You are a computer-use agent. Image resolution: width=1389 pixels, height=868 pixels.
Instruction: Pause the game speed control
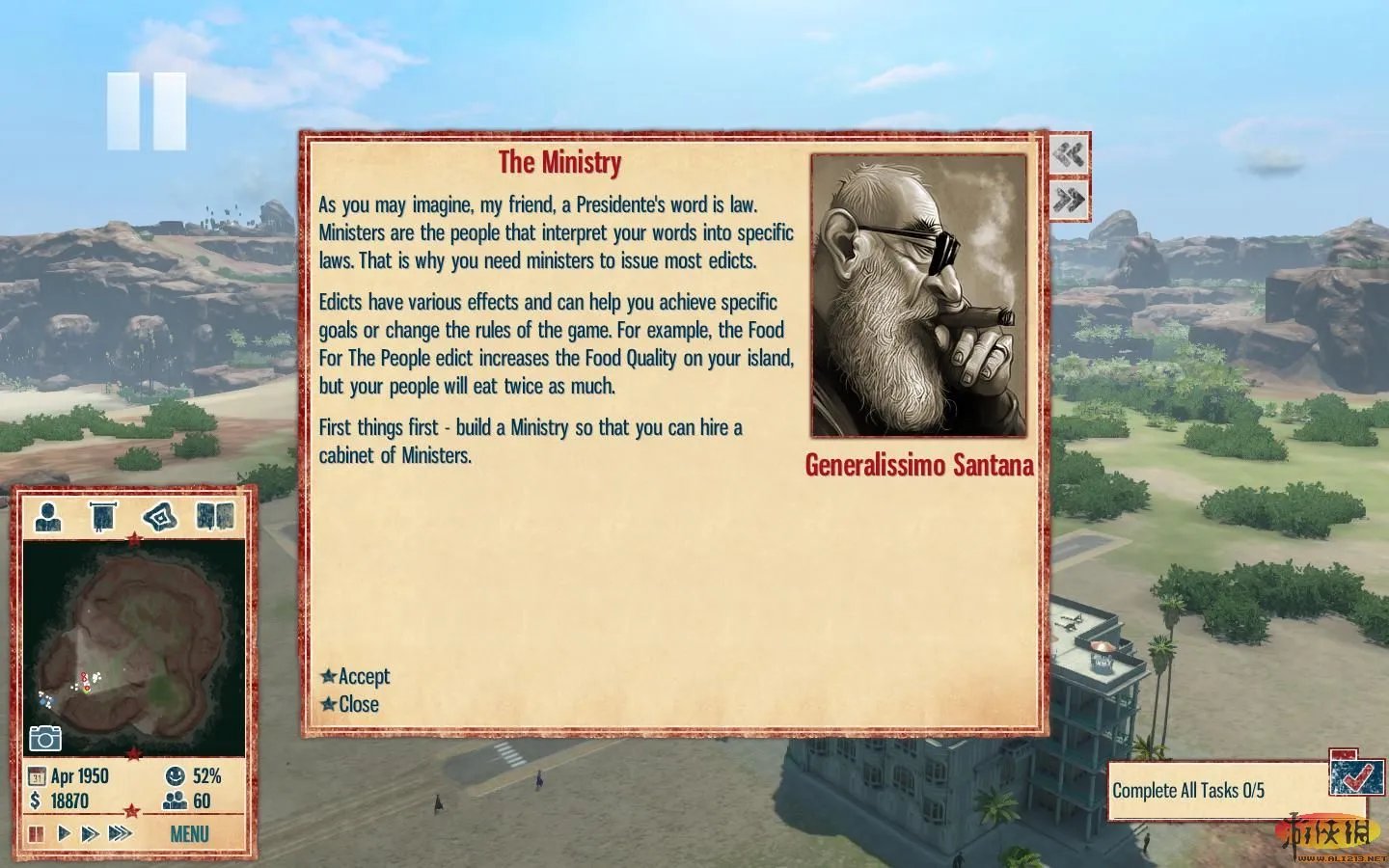click(x=37, y=833)
